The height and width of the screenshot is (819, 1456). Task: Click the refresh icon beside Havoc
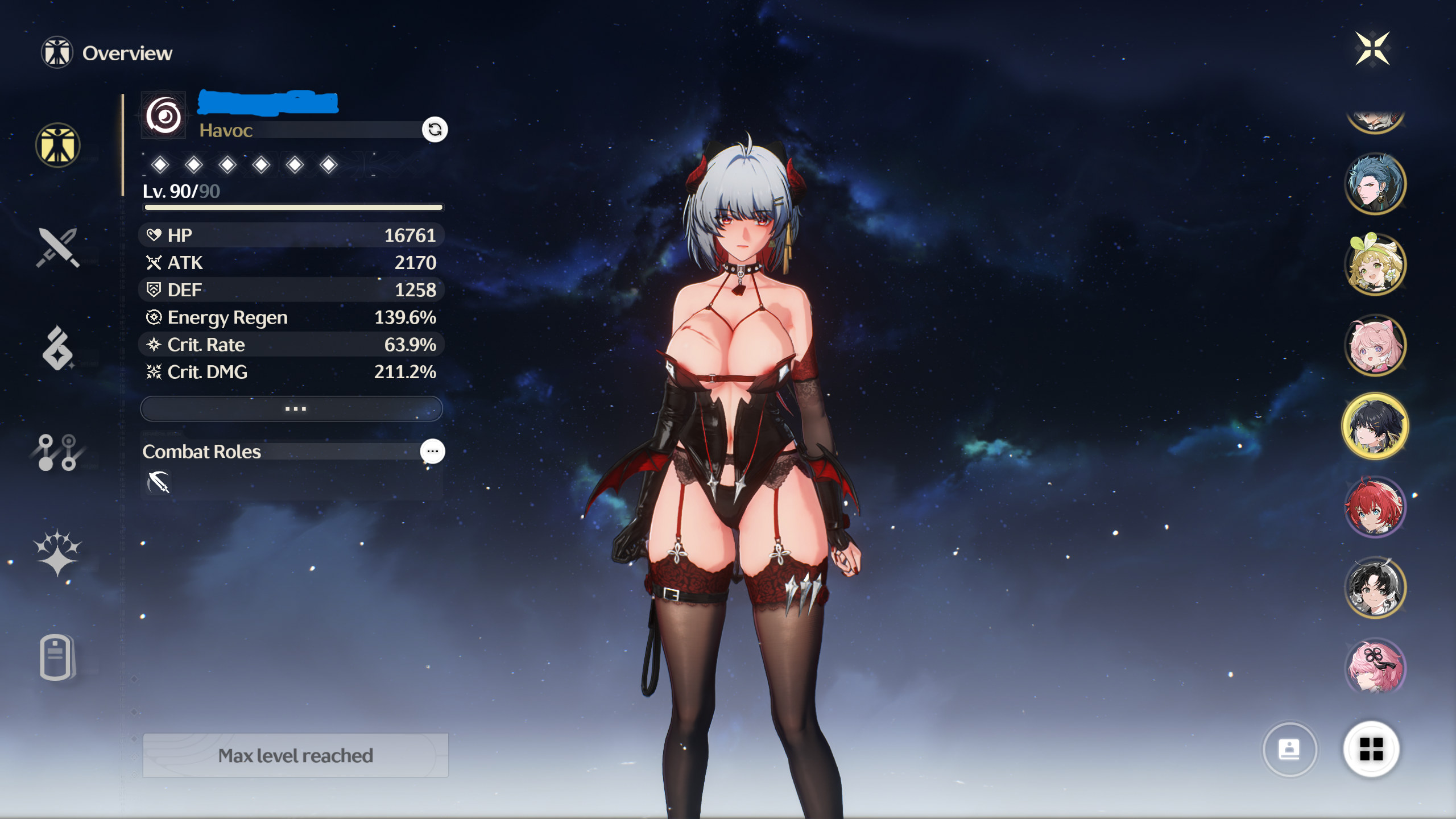[x=435, y=130]
